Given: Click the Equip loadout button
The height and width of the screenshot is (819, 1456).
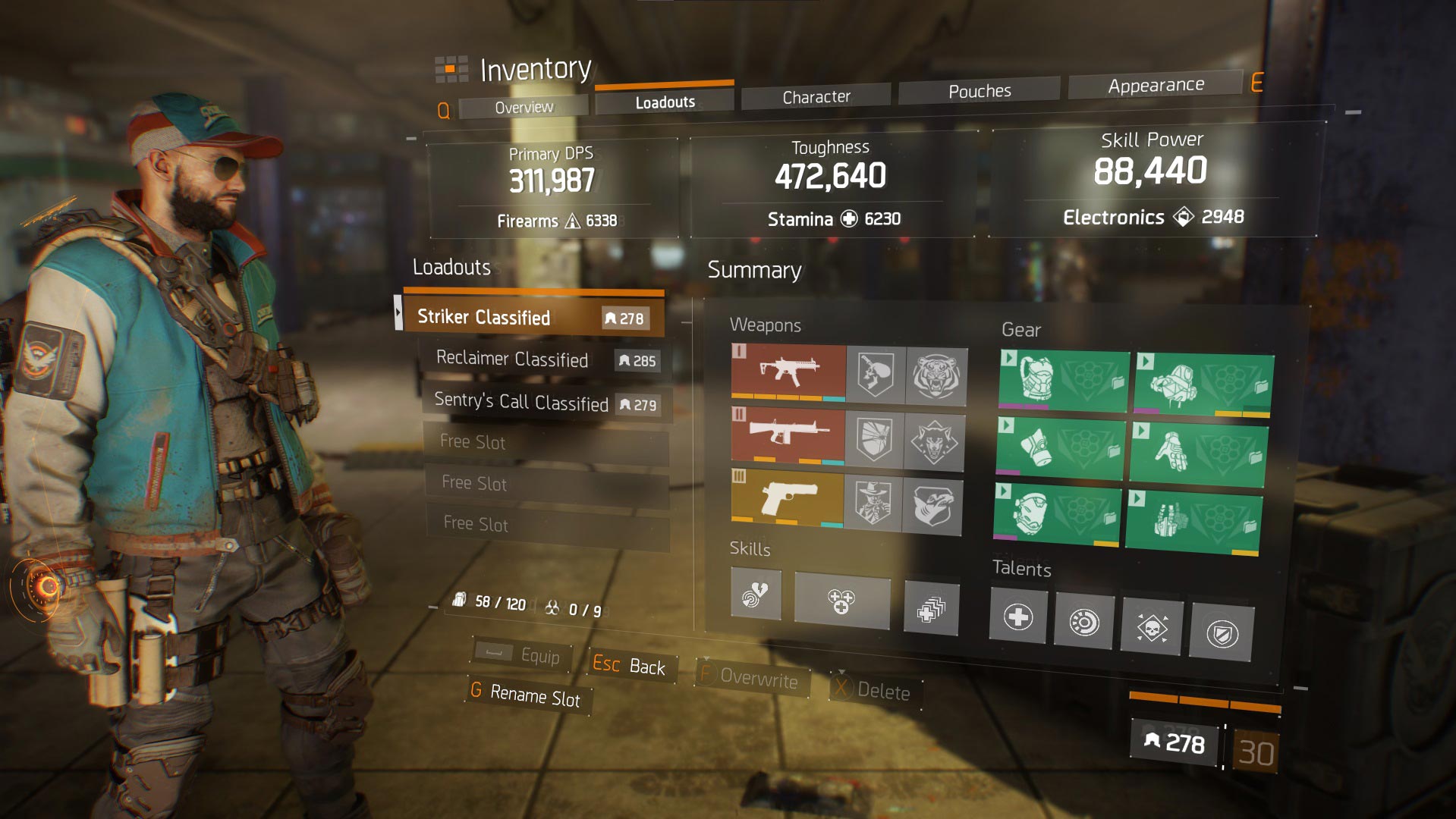Looking at the screenshot, I should coord(524,655).
